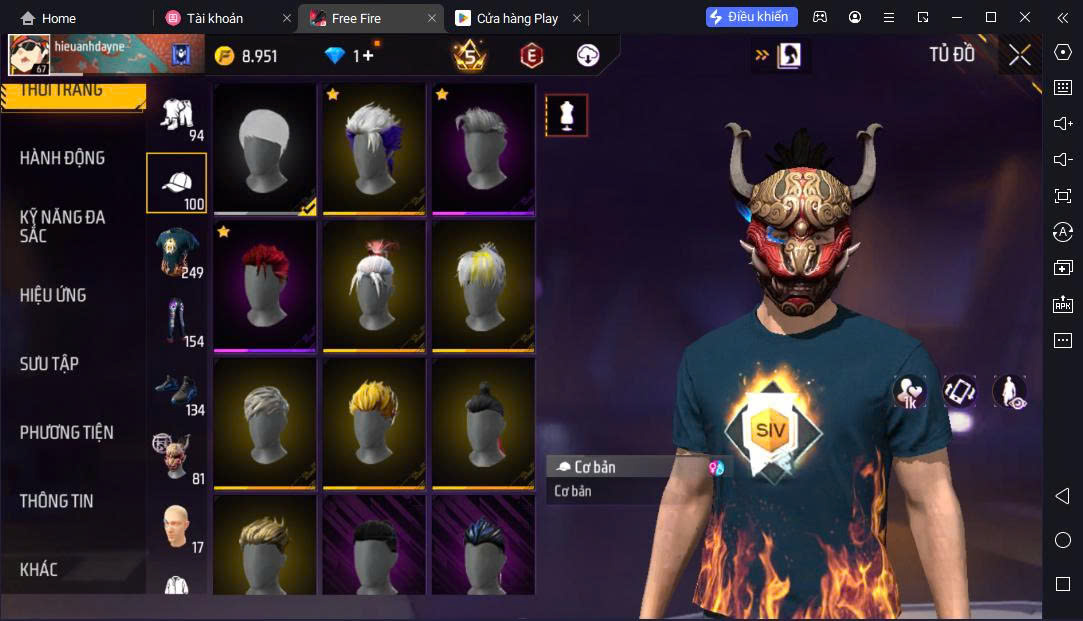Click the Điều khiển button
Screen dimensions: 1083x621
[x=752, y=17]
